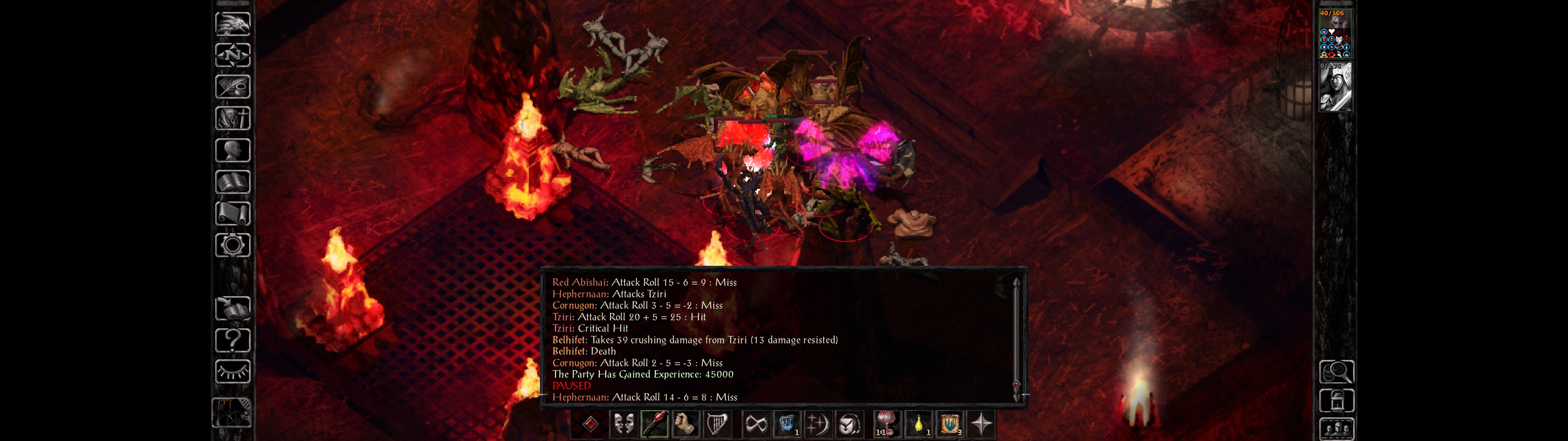Choose the talk masks action
The image size is (1568, 441).
pos(623,424)
